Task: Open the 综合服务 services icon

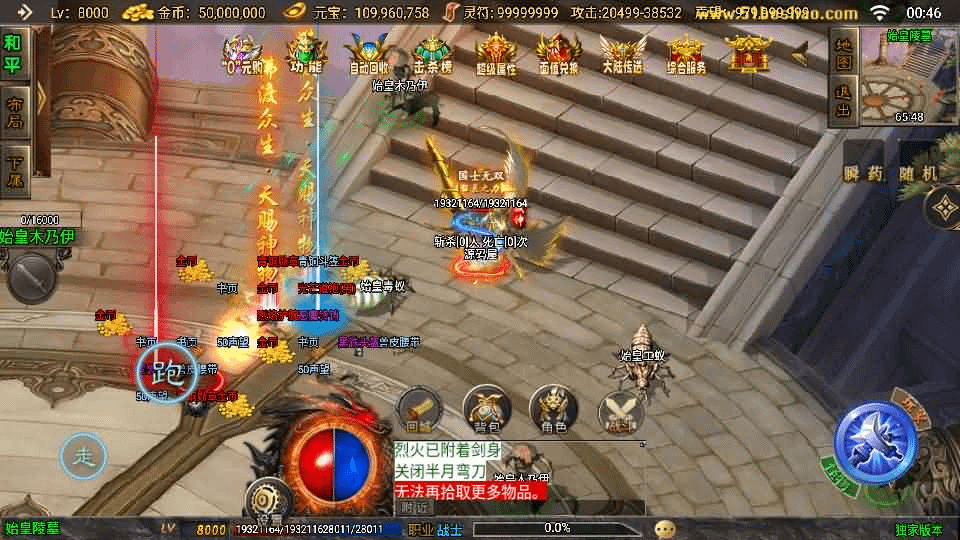Action: (685, 53)
